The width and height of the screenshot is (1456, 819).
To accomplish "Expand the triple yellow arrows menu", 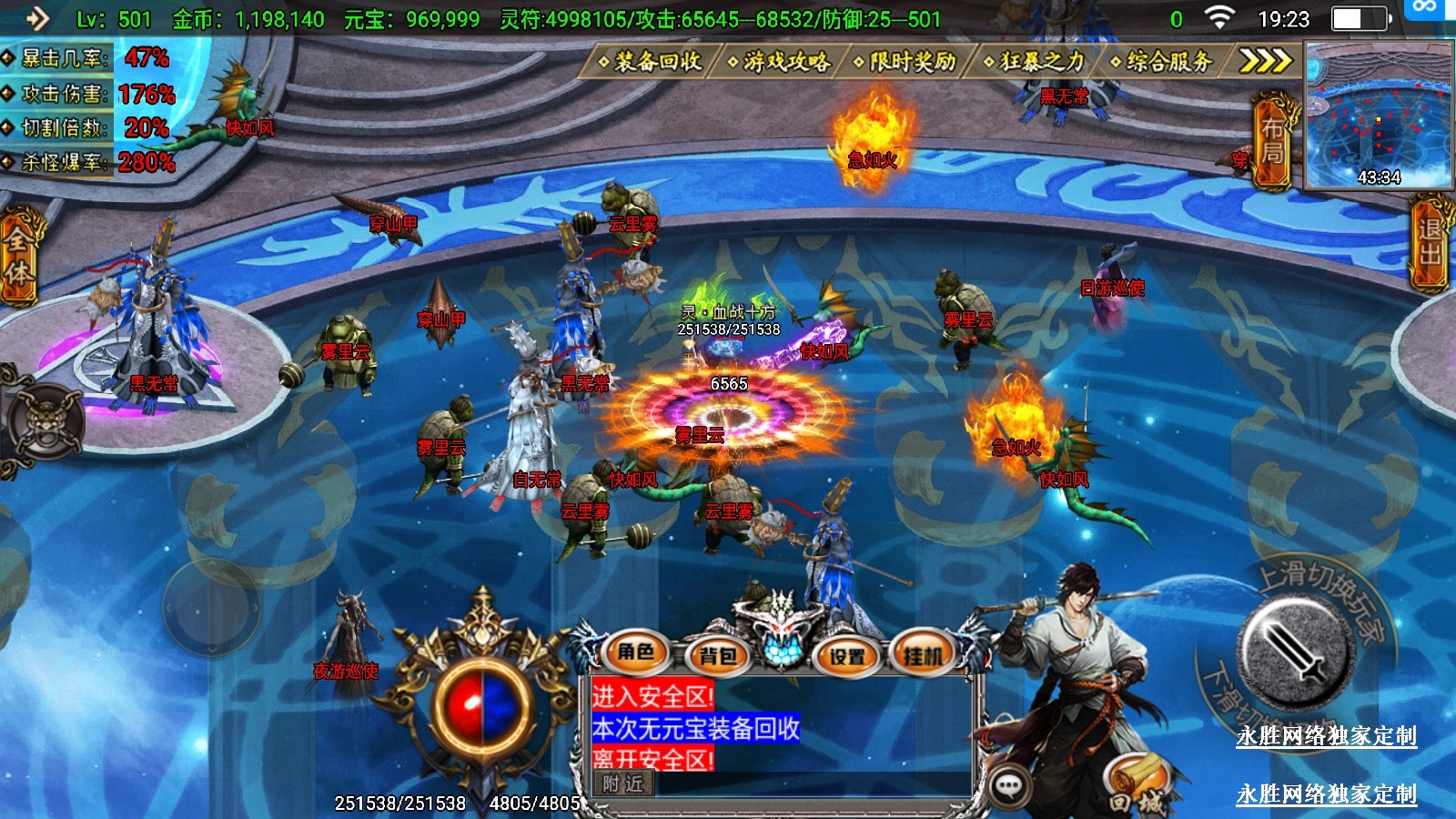I will point(1265,61).
